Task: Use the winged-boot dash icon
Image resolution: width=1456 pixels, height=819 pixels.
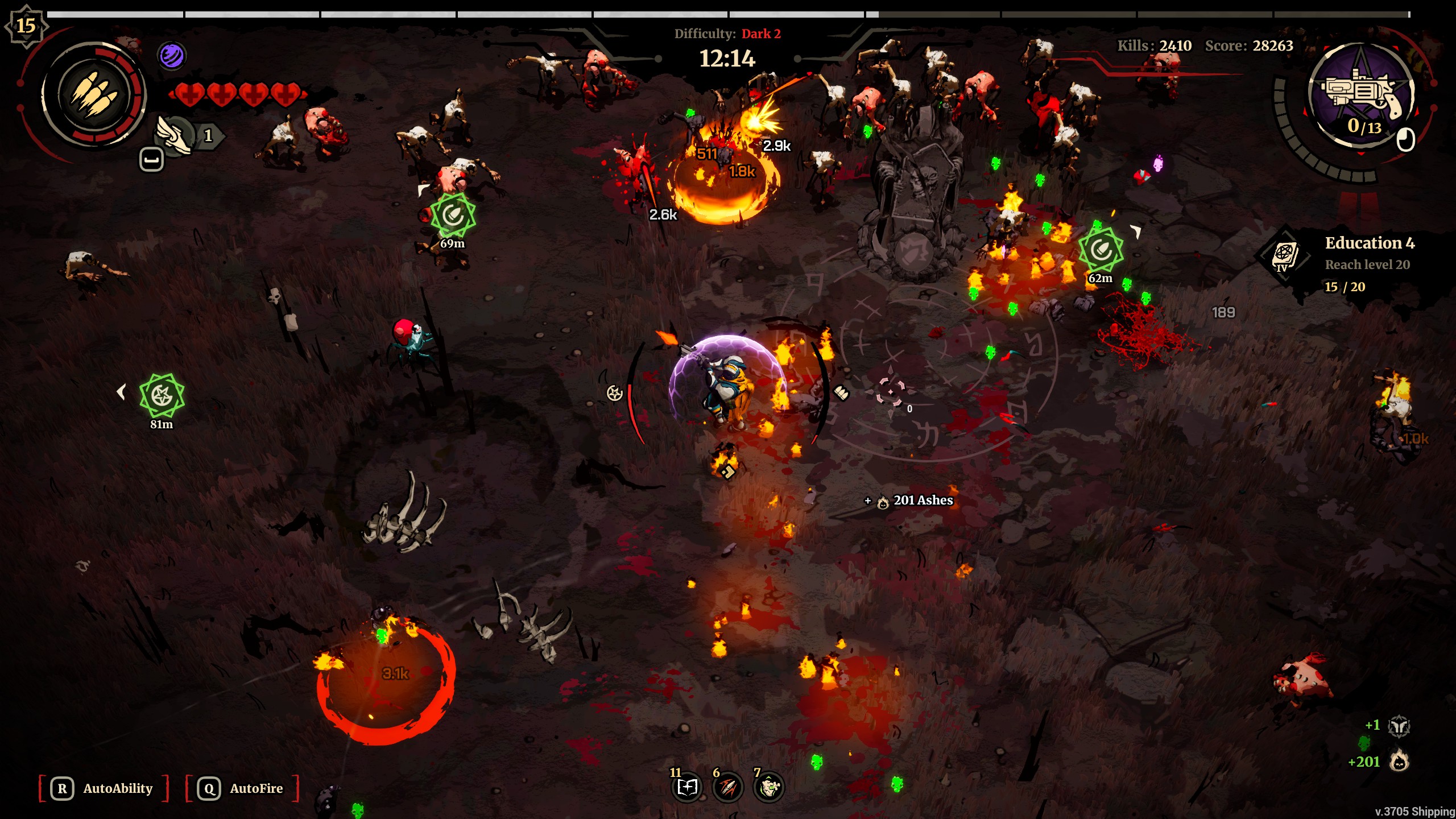Action: (x=176, y=136)
